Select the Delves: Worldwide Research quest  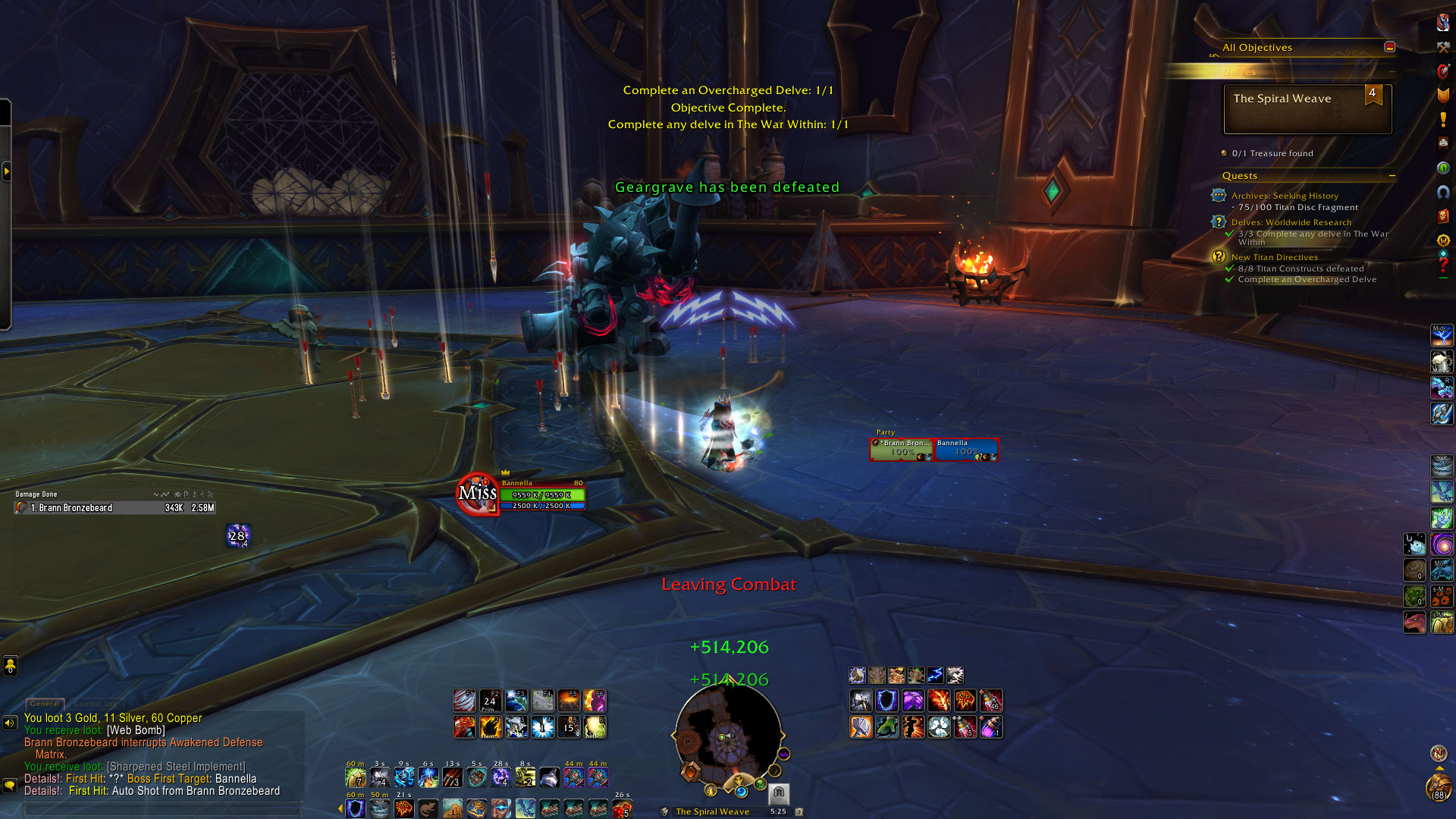(x=1291, y=222)
